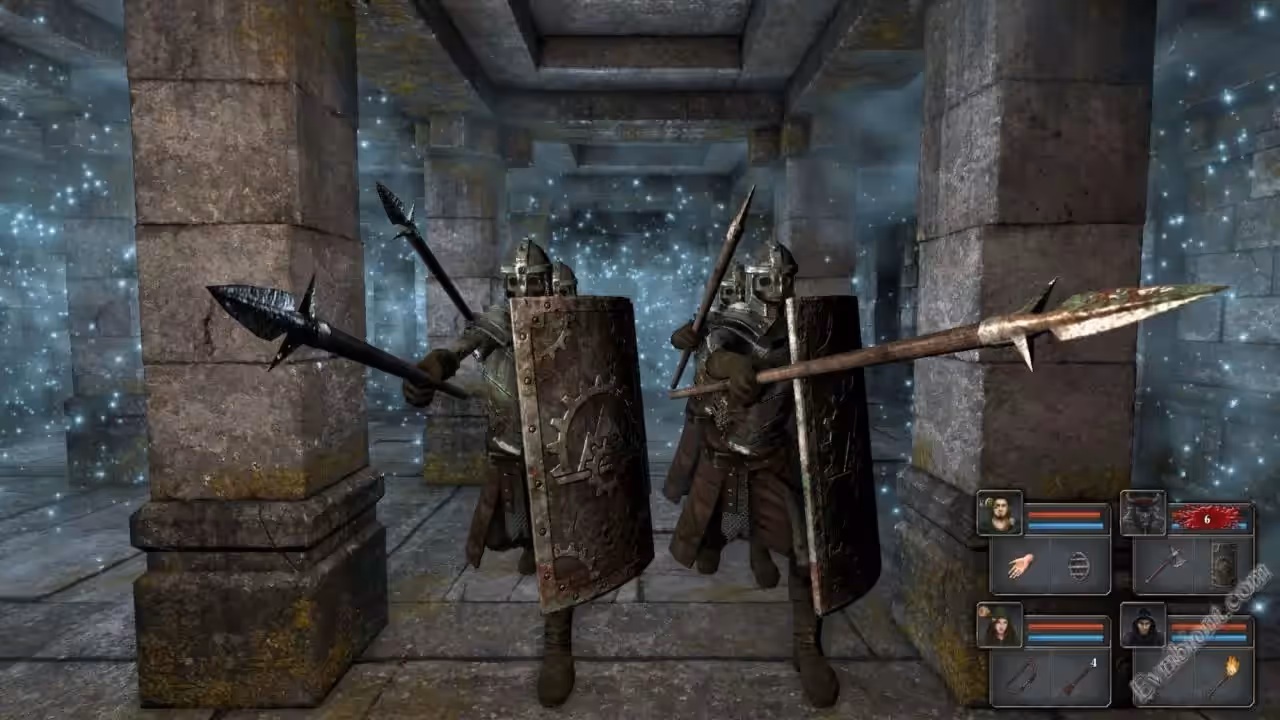The width and height of the screenshot is (1280, 720).
Task: Attack with the bare hand slot
Action: tap(1020, 567)
